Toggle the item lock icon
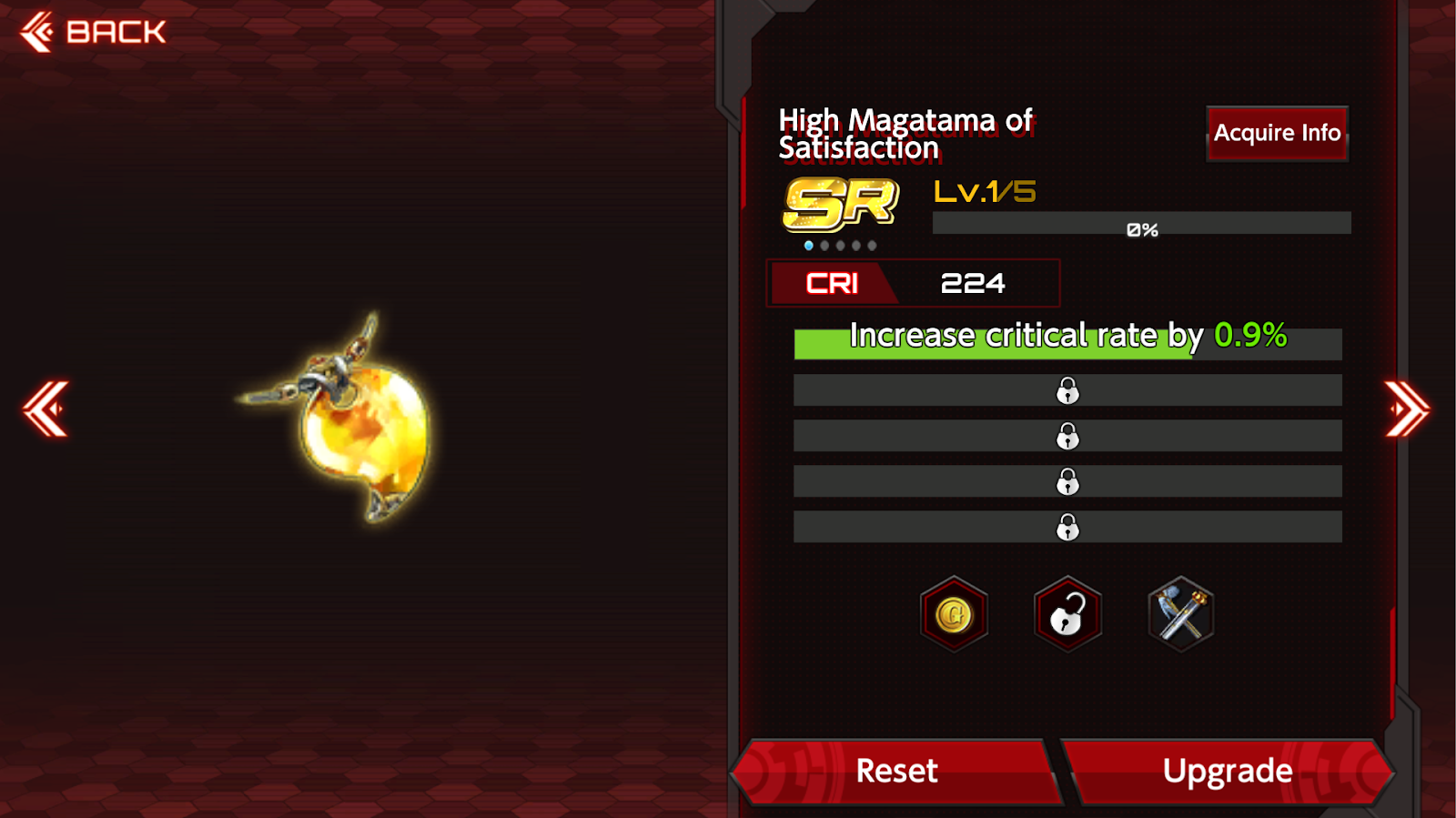The height and width of the screenshot is (818, 1456). (x=1067, y=615)
